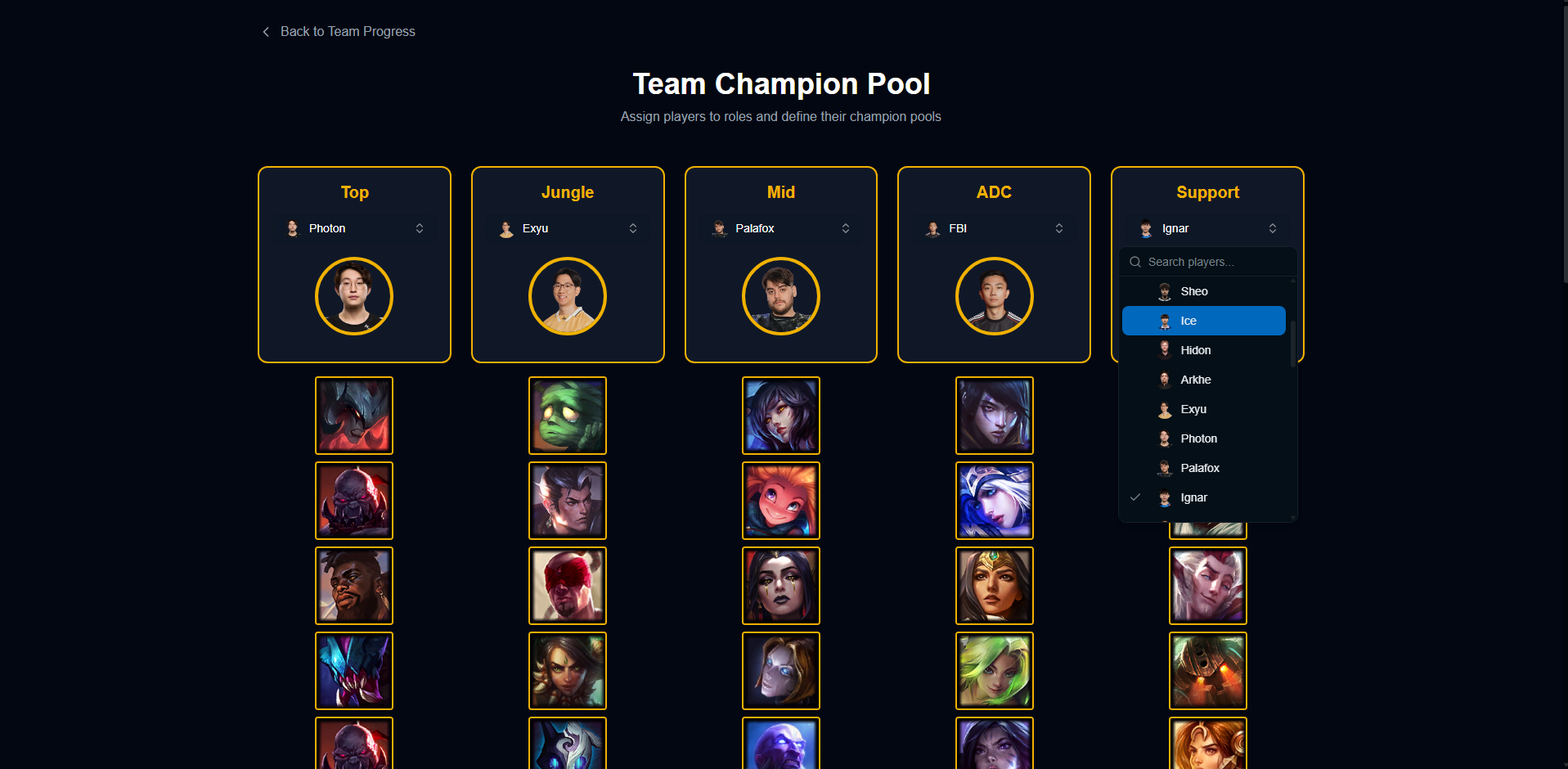This screenshot has width=1568, height=769.
Task: Uncheck Ignar in the Support player list
Action: pos(1203,497)
